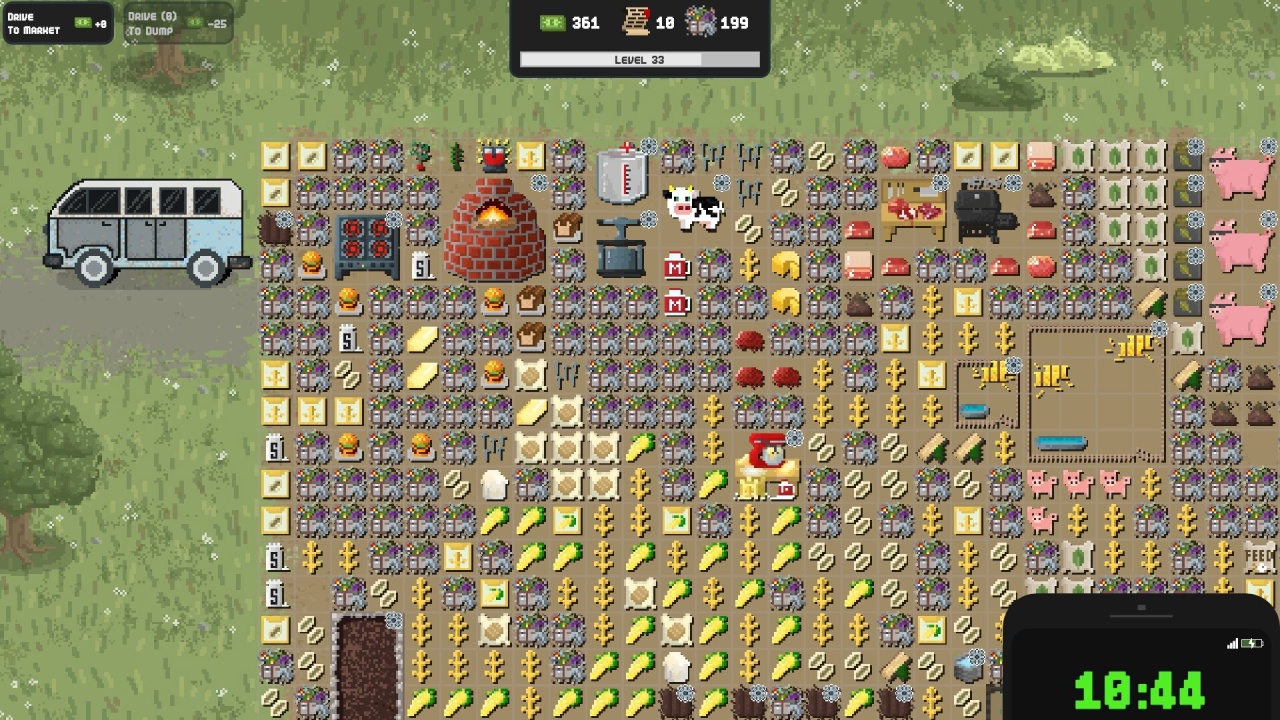Select the black smoker grill tile
Screen dimensions: 1280x720
coord(985,211)
